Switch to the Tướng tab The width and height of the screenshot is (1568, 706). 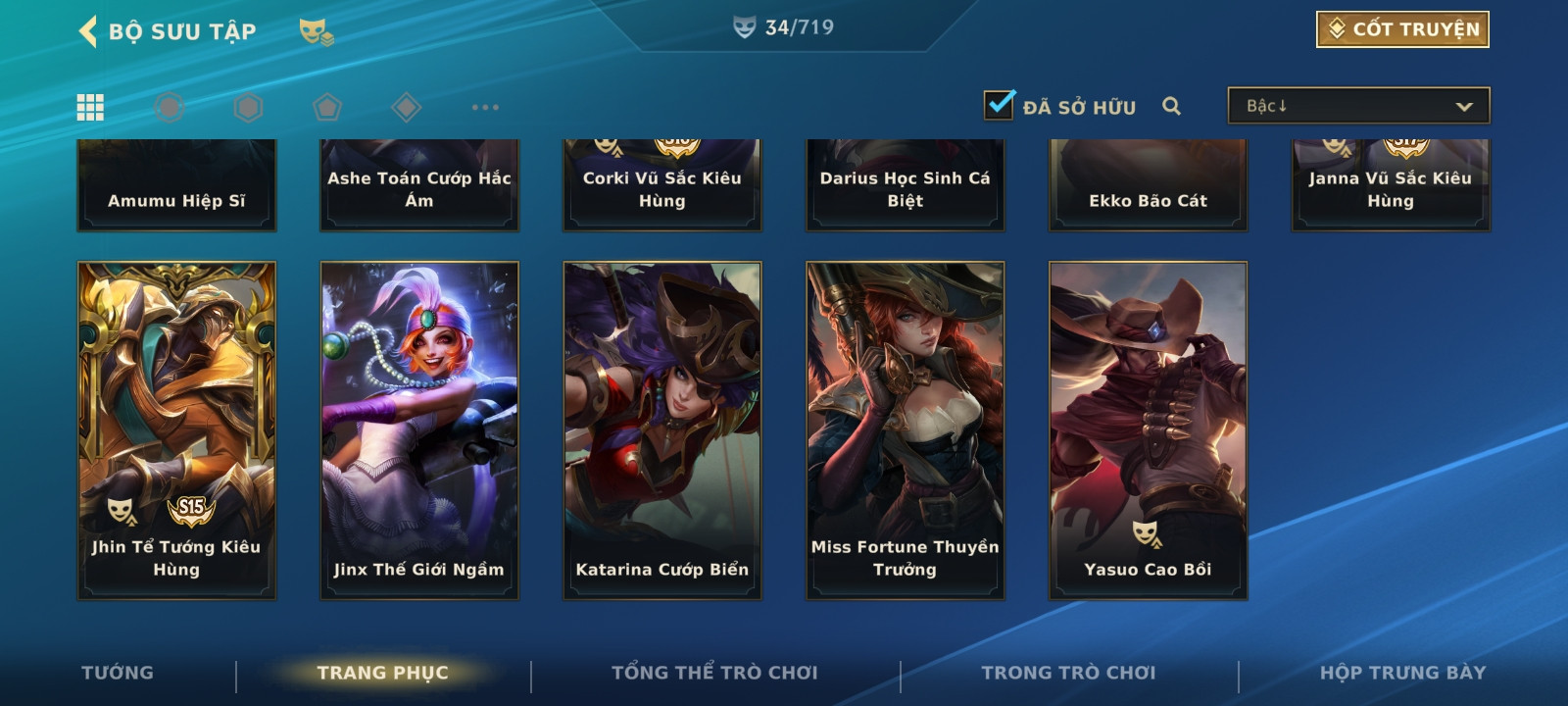118,673
